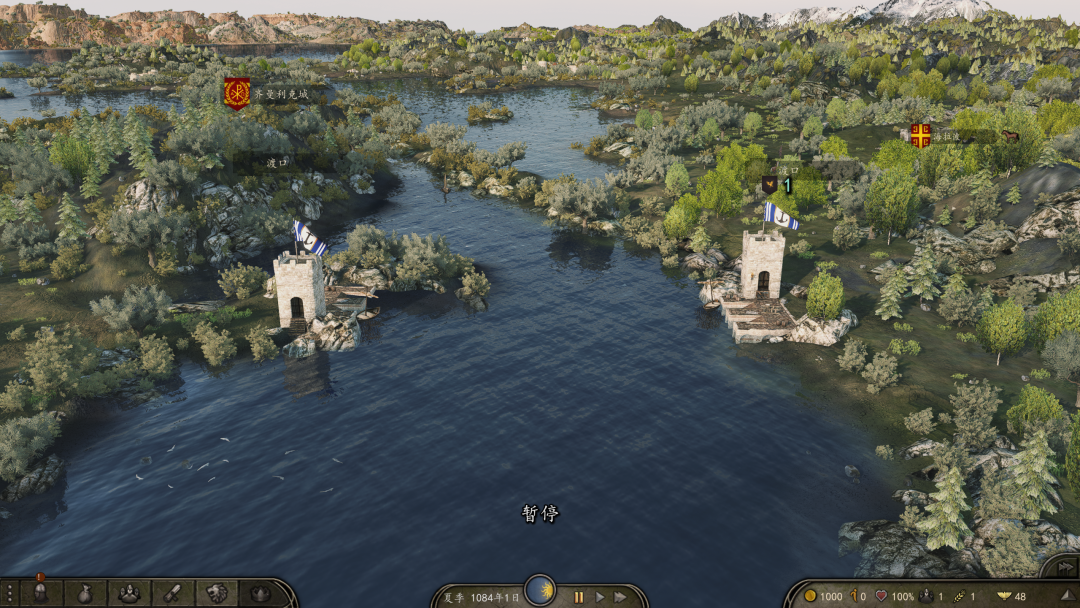
Task: Open the character screen helmet icon
Action: coord(40,593)
